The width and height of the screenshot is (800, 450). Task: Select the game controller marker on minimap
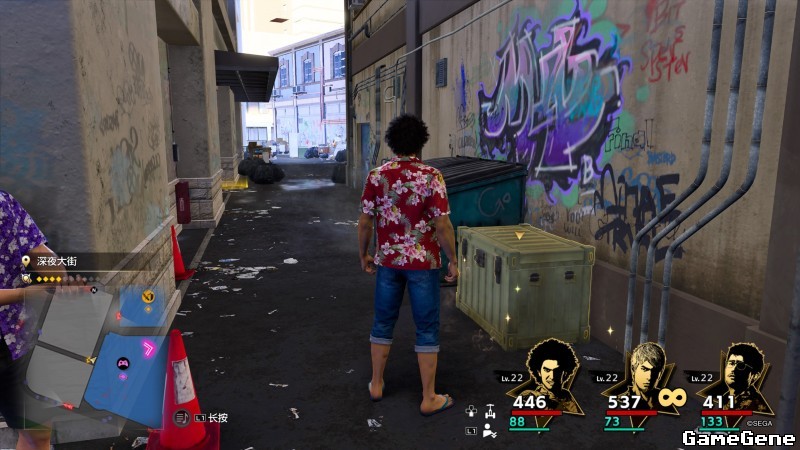coord(123,364)
